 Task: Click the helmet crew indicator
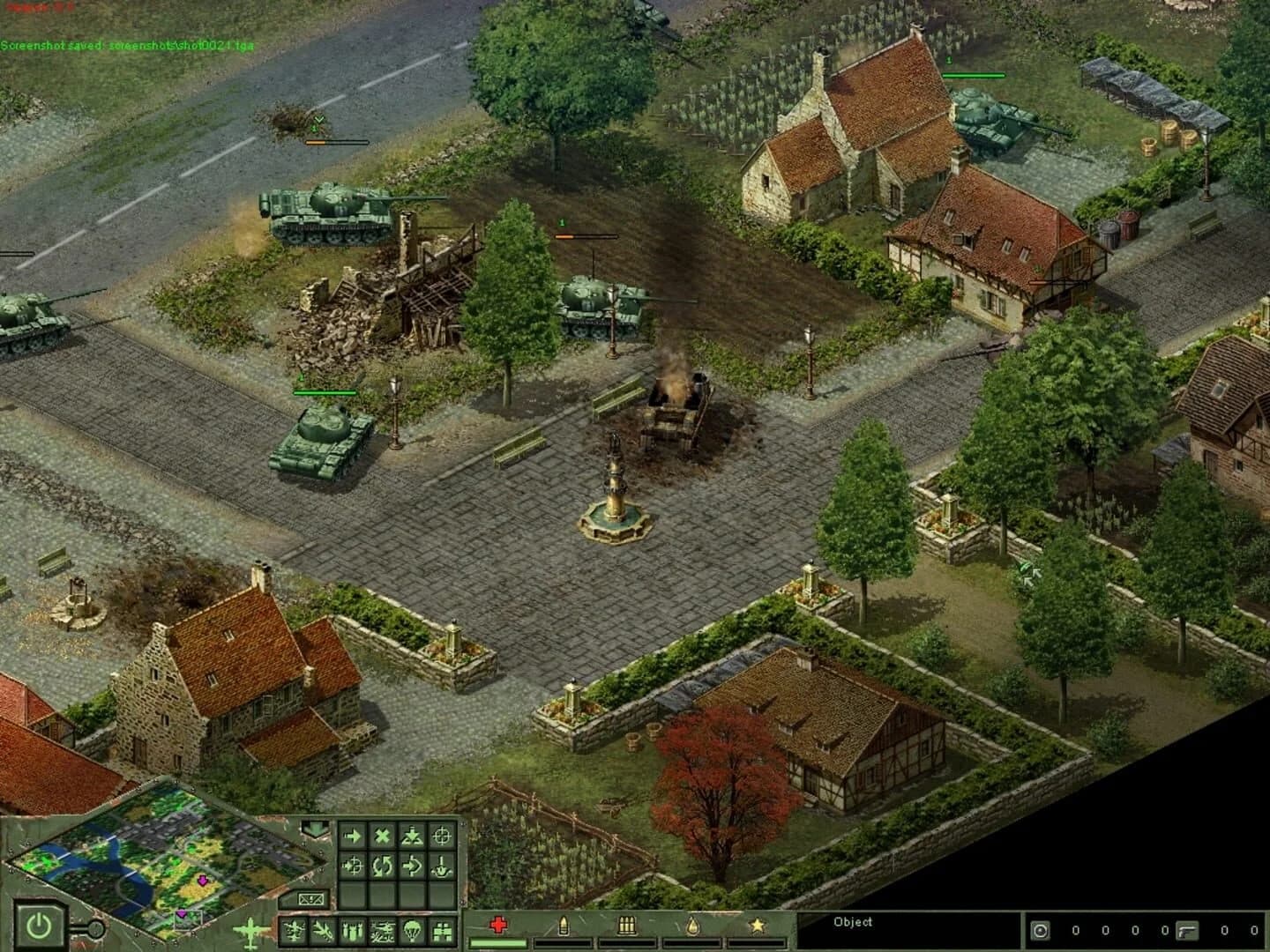(1040, 931)
